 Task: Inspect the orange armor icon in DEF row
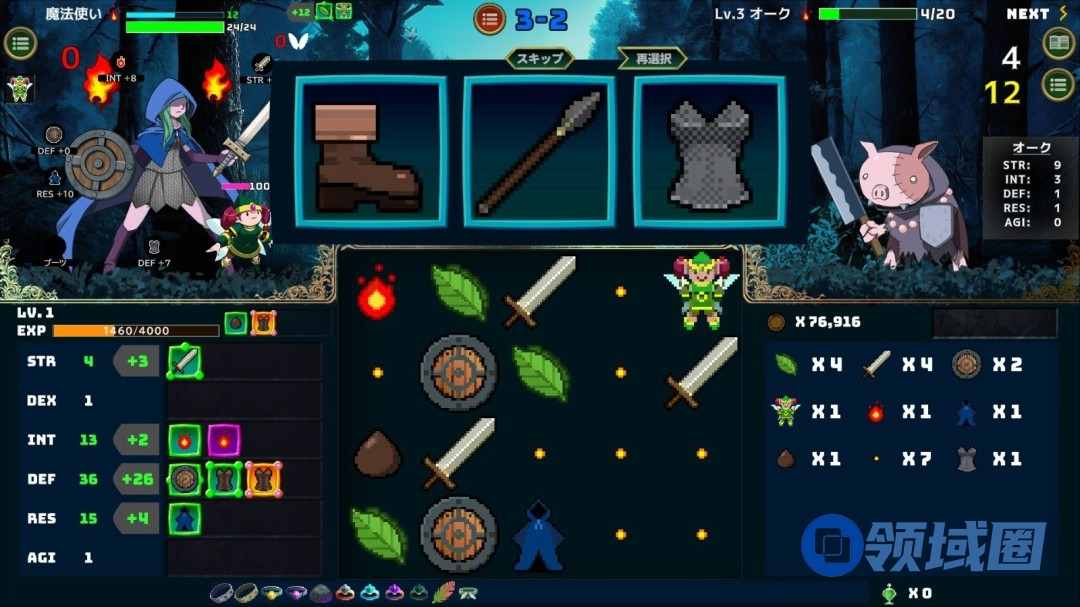click(263, 479)
